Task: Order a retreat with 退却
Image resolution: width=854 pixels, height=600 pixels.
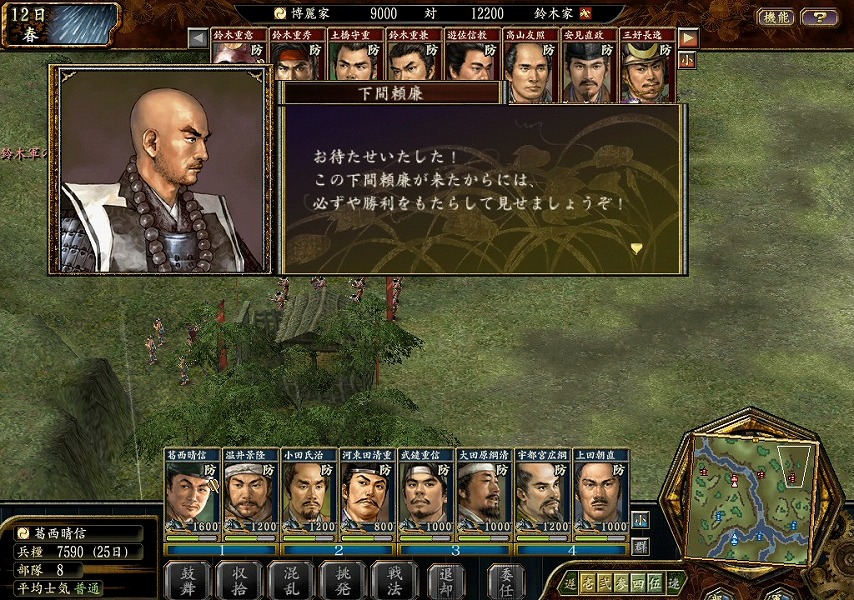Action: click(x=446, y=579)
